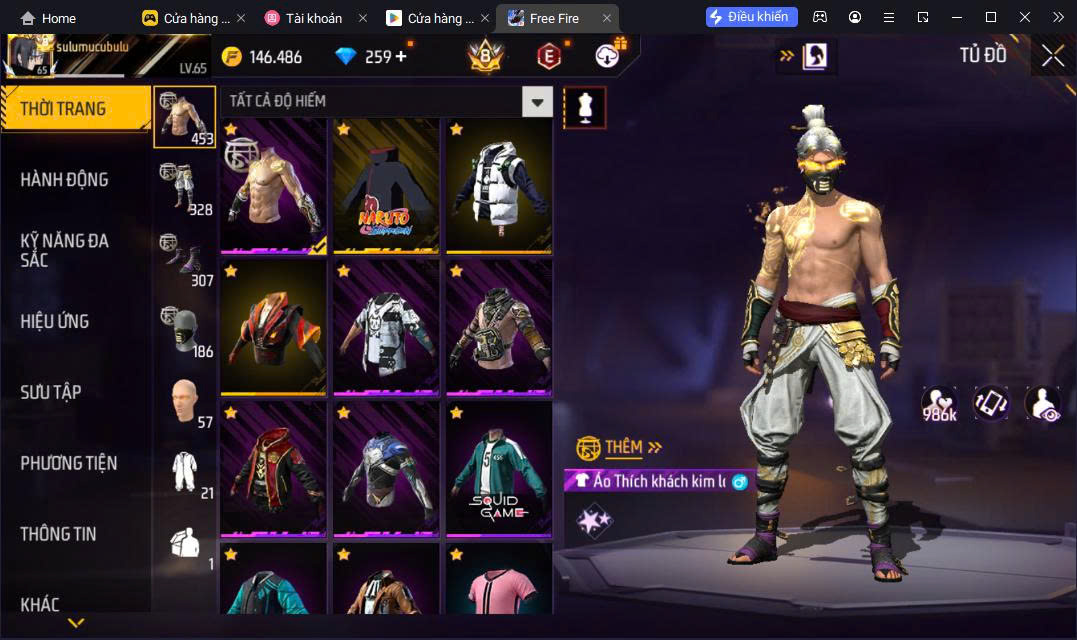This screenshot has width=1077, height=640.
Task: Switch to the Free Fire window tab
Action: [556, 18]
